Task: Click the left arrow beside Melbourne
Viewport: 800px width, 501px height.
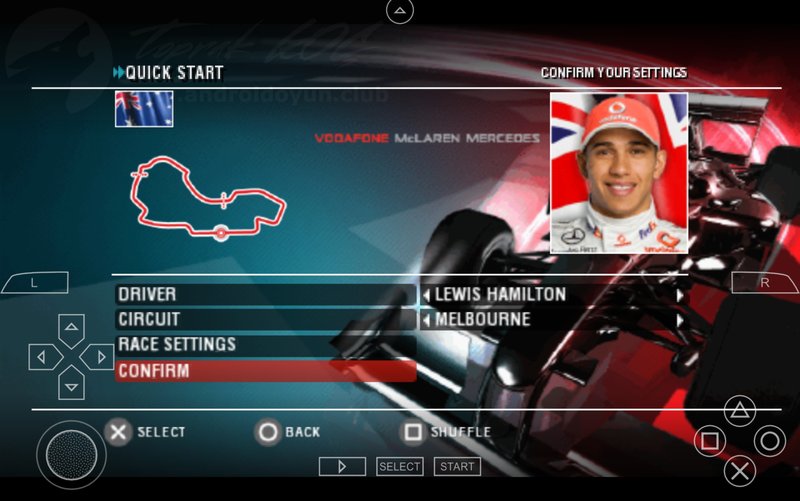Action: [x=426, y=321]
